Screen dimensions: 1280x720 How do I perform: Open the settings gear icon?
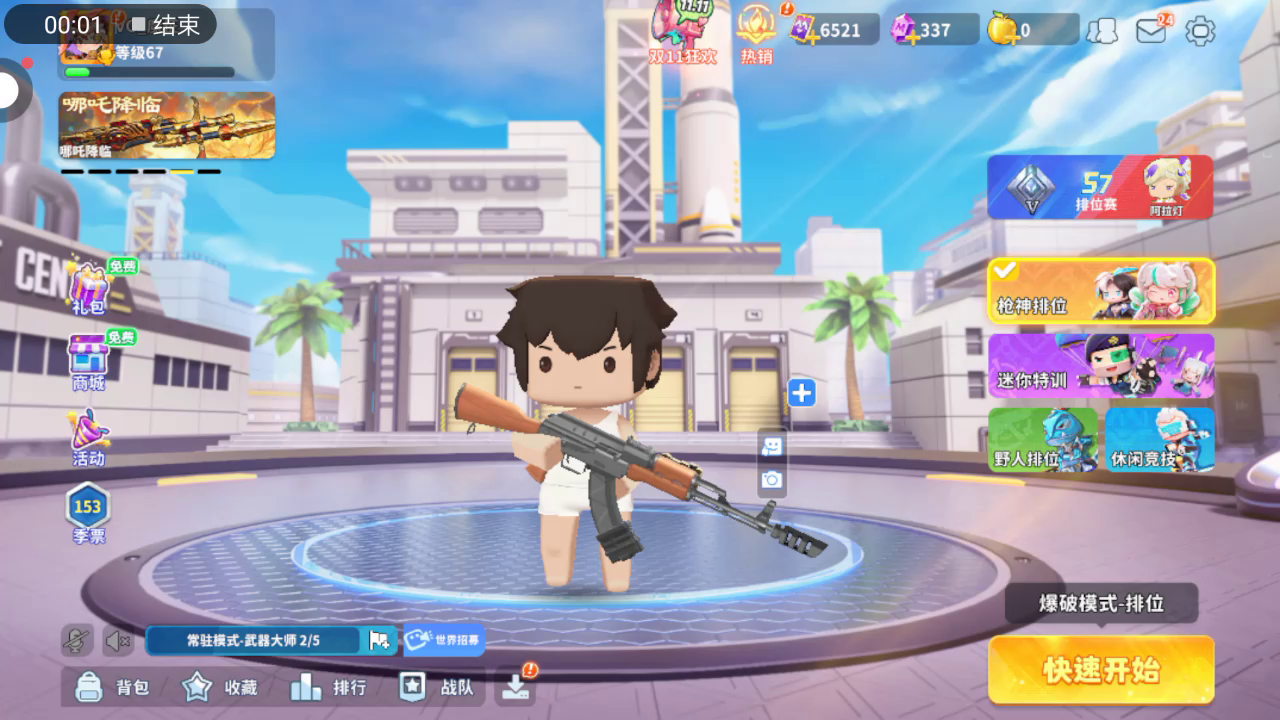point(1200,30)
